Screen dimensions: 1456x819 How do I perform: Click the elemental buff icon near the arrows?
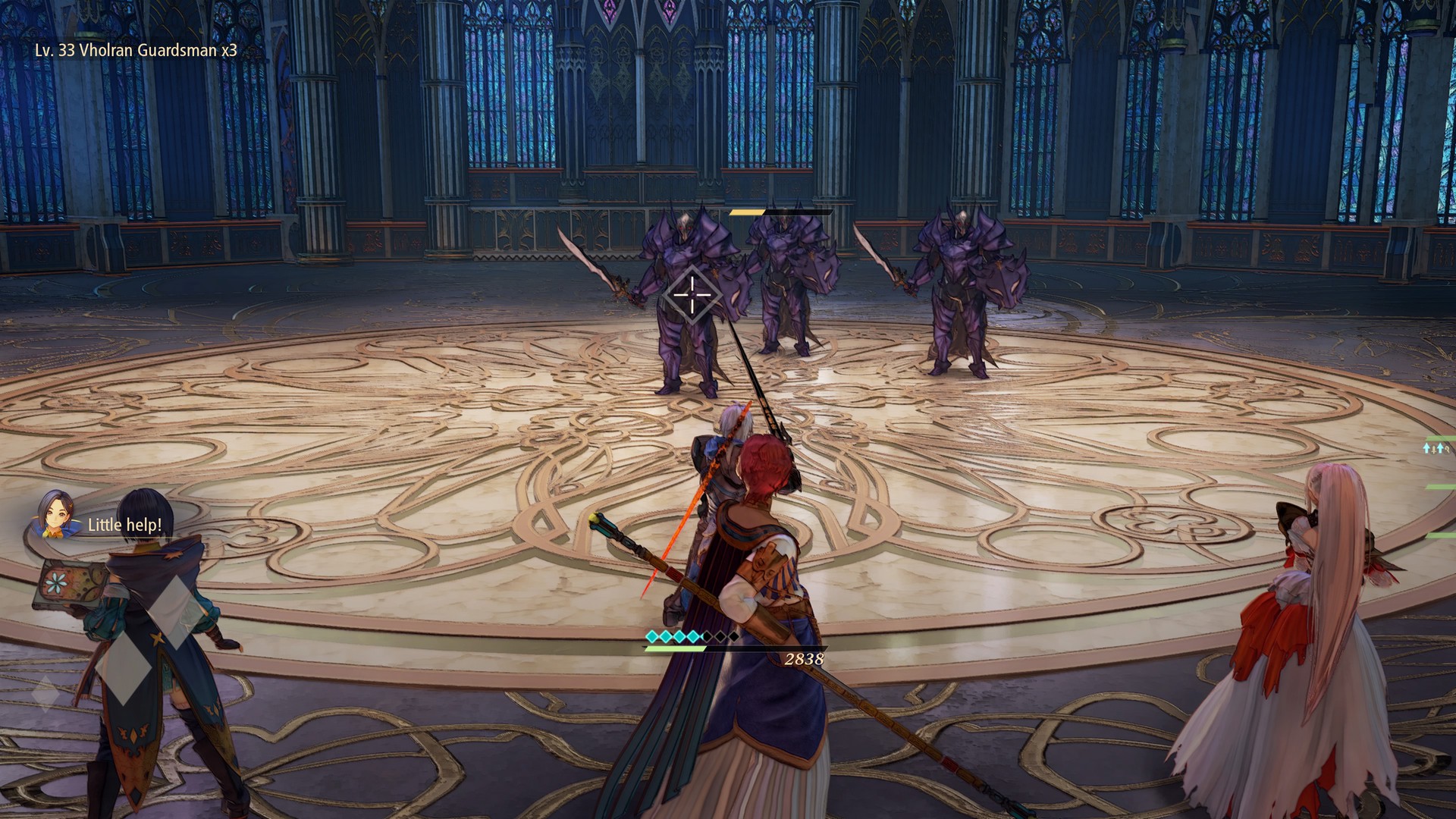[x=1433, y=450]
